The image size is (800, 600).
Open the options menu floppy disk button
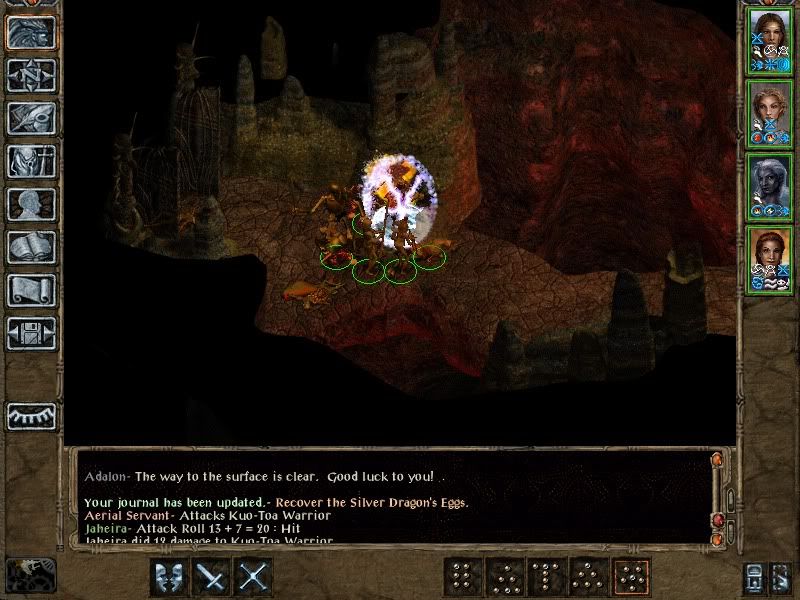31,332
